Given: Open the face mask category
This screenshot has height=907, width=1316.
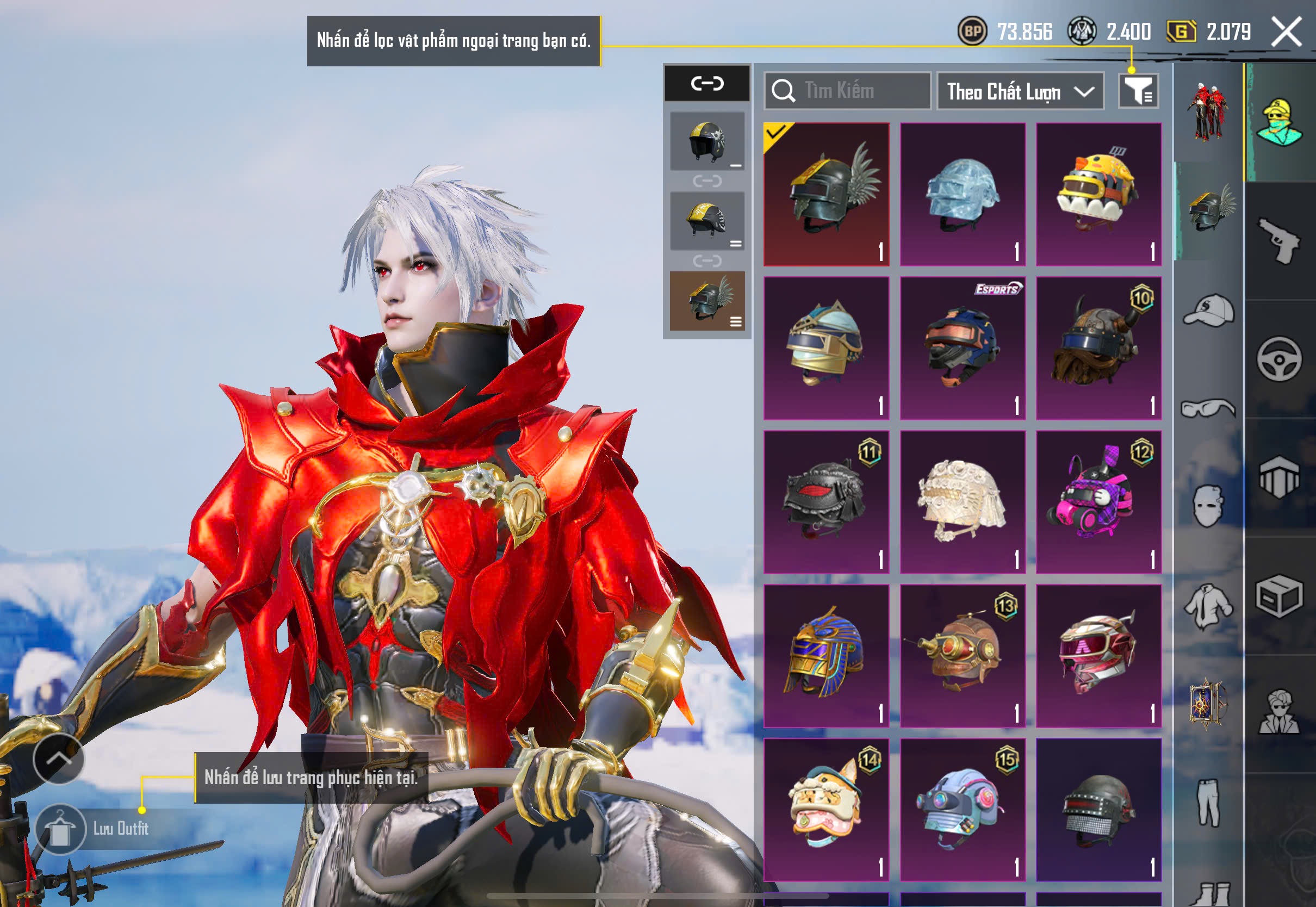Looking at the screenshot, I should [1209, 506].
